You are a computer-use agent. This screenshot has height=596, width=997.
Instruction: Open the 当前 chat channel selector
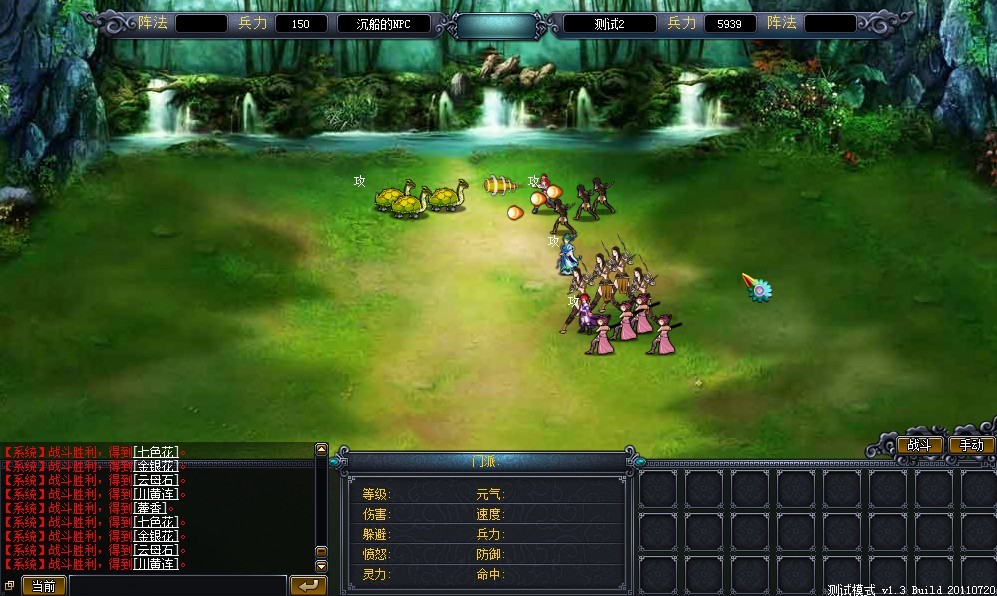[43, 586]
